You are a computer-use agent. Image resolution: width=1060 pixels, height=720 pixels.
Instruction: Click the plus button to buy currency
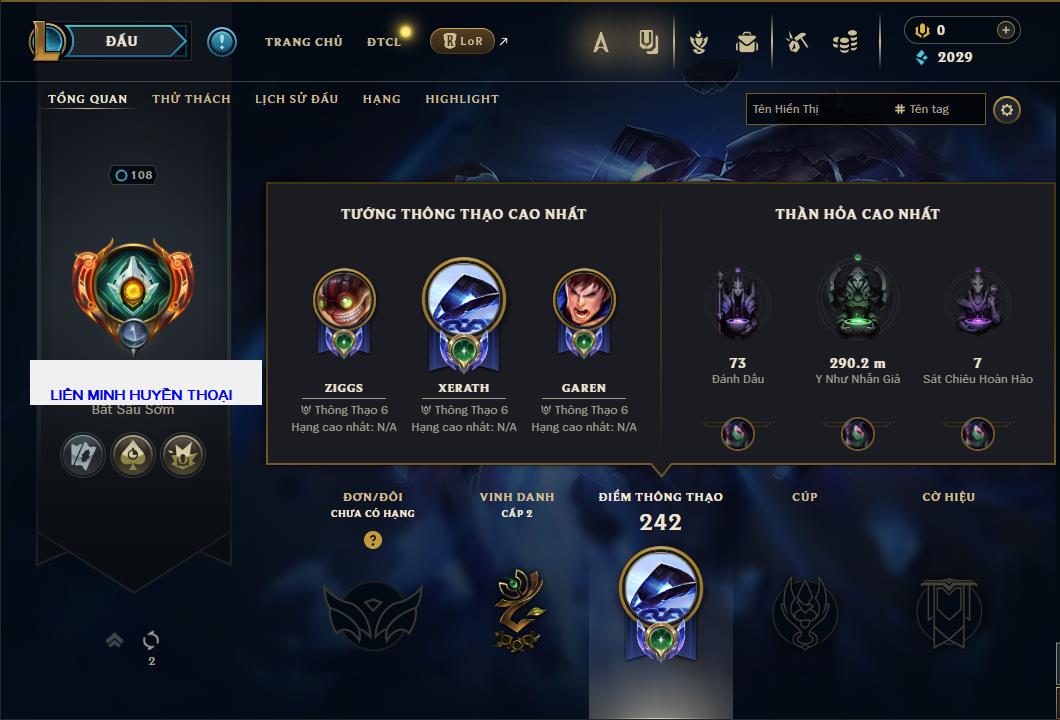point(1006,30)
